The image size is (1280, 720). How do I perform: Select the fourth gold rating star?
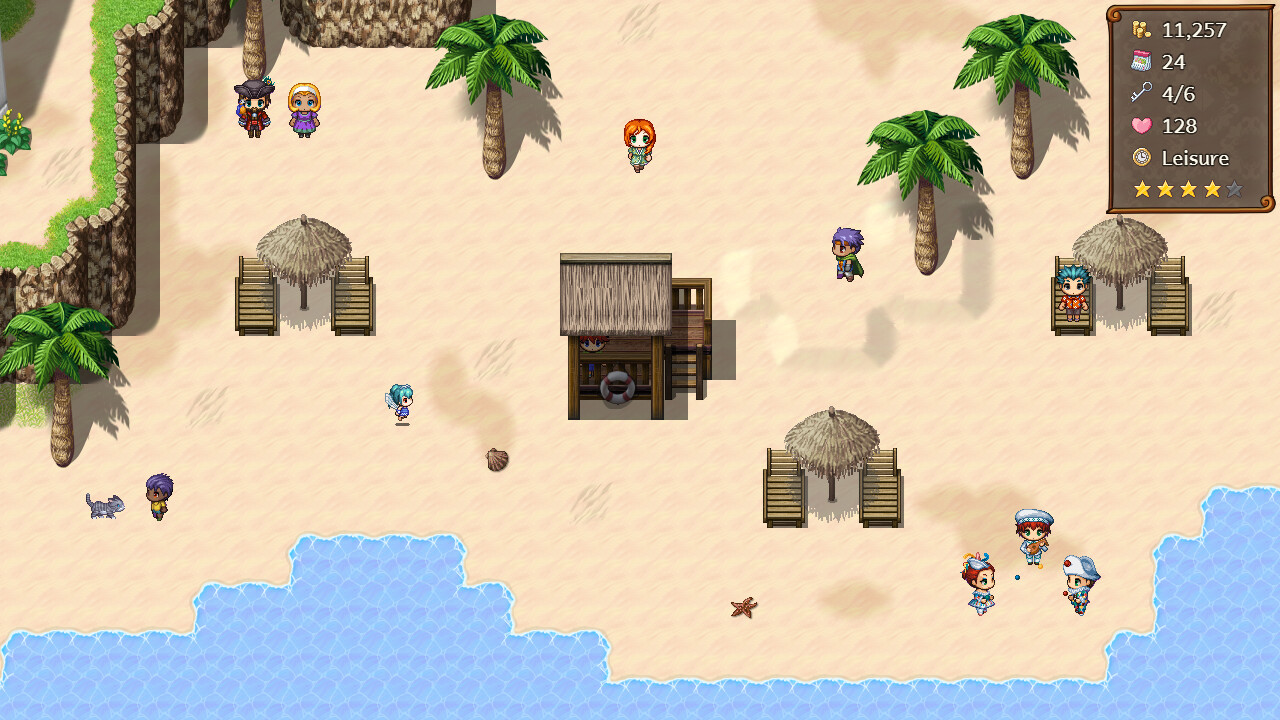coord(1211,188)
